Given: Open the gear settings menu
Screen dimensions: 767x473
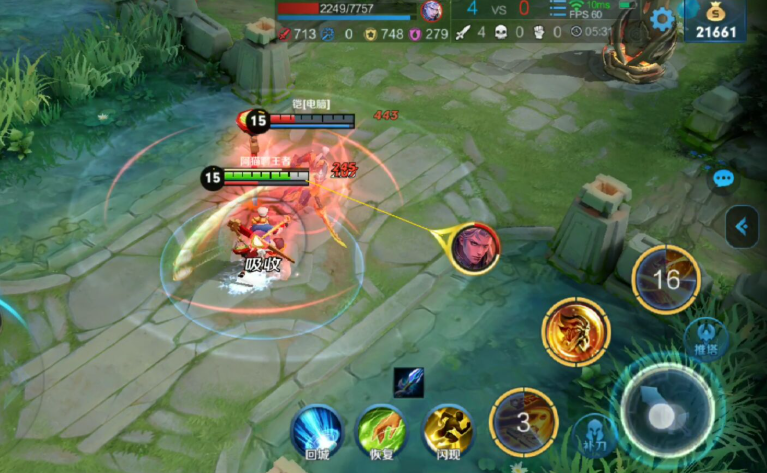Looking at the screenshot, I should pos(661,17).
